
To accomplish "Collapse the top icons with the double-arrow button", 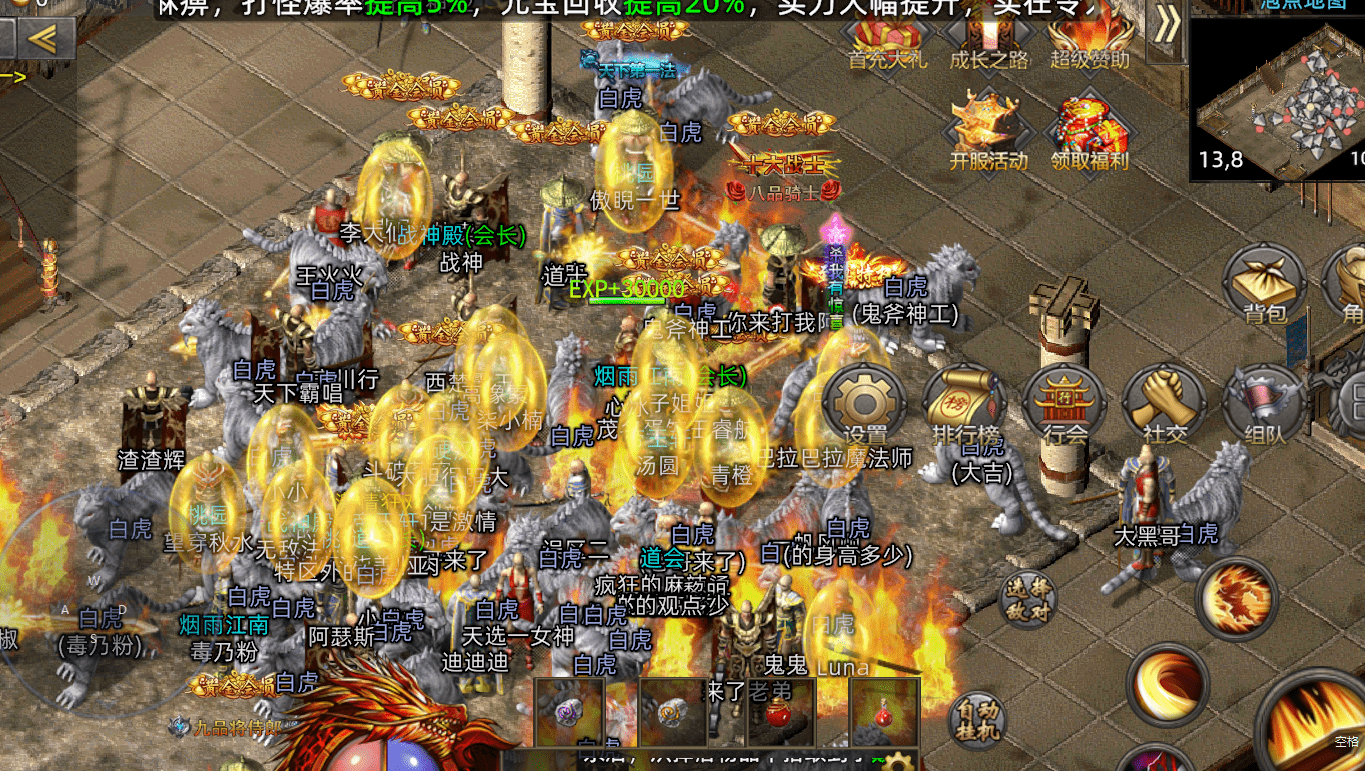I will 1166,26.
